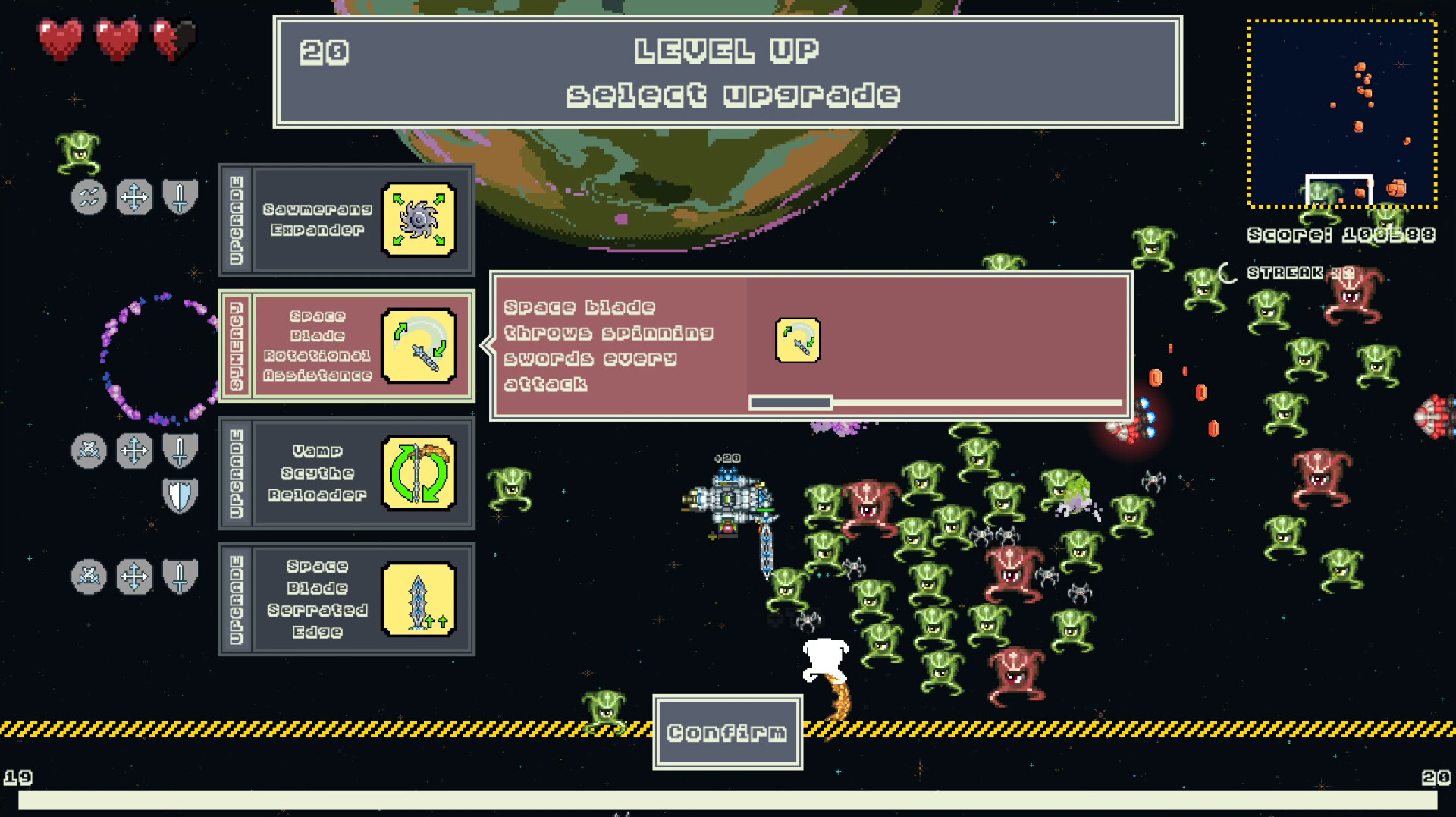
Task: Click the projectile spread icon on top weapon row
Action: 89,196
